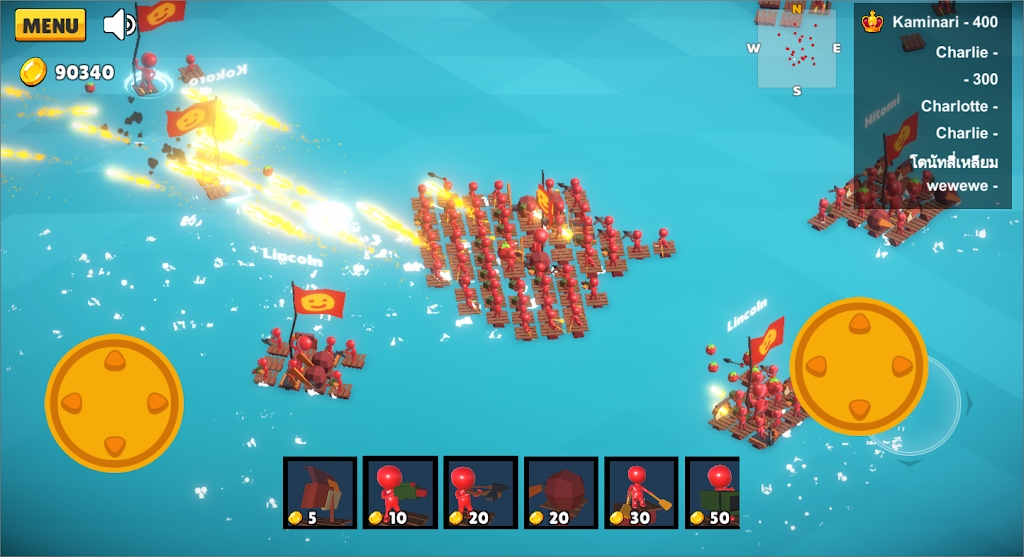The height and width of the screenshot is (557, 1024).
Task: Toggle the sound speaker icon
Action: (120, 24)
